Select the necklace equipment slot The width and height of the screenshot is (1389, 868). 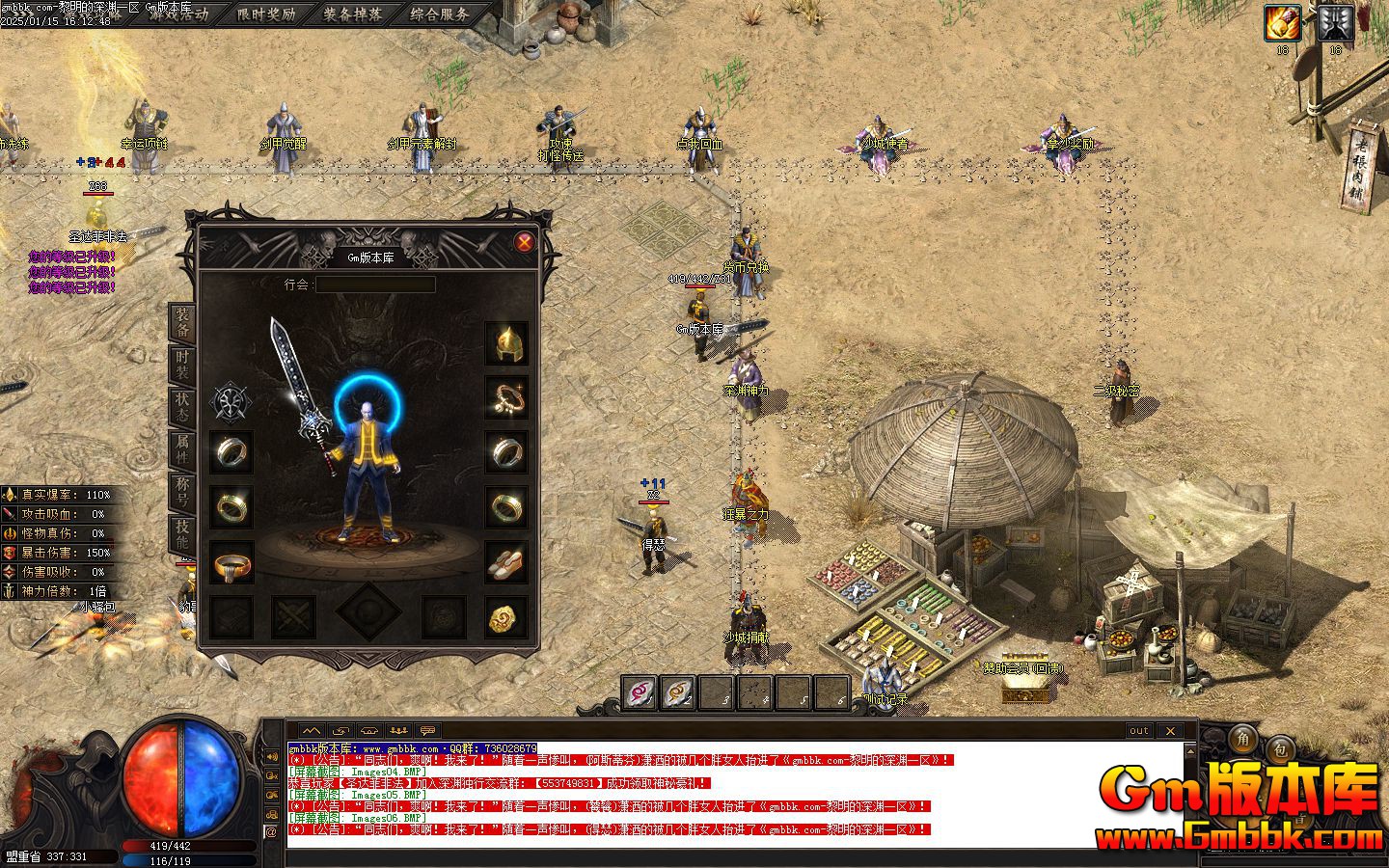pyautogui.click(x=506, y=396)
